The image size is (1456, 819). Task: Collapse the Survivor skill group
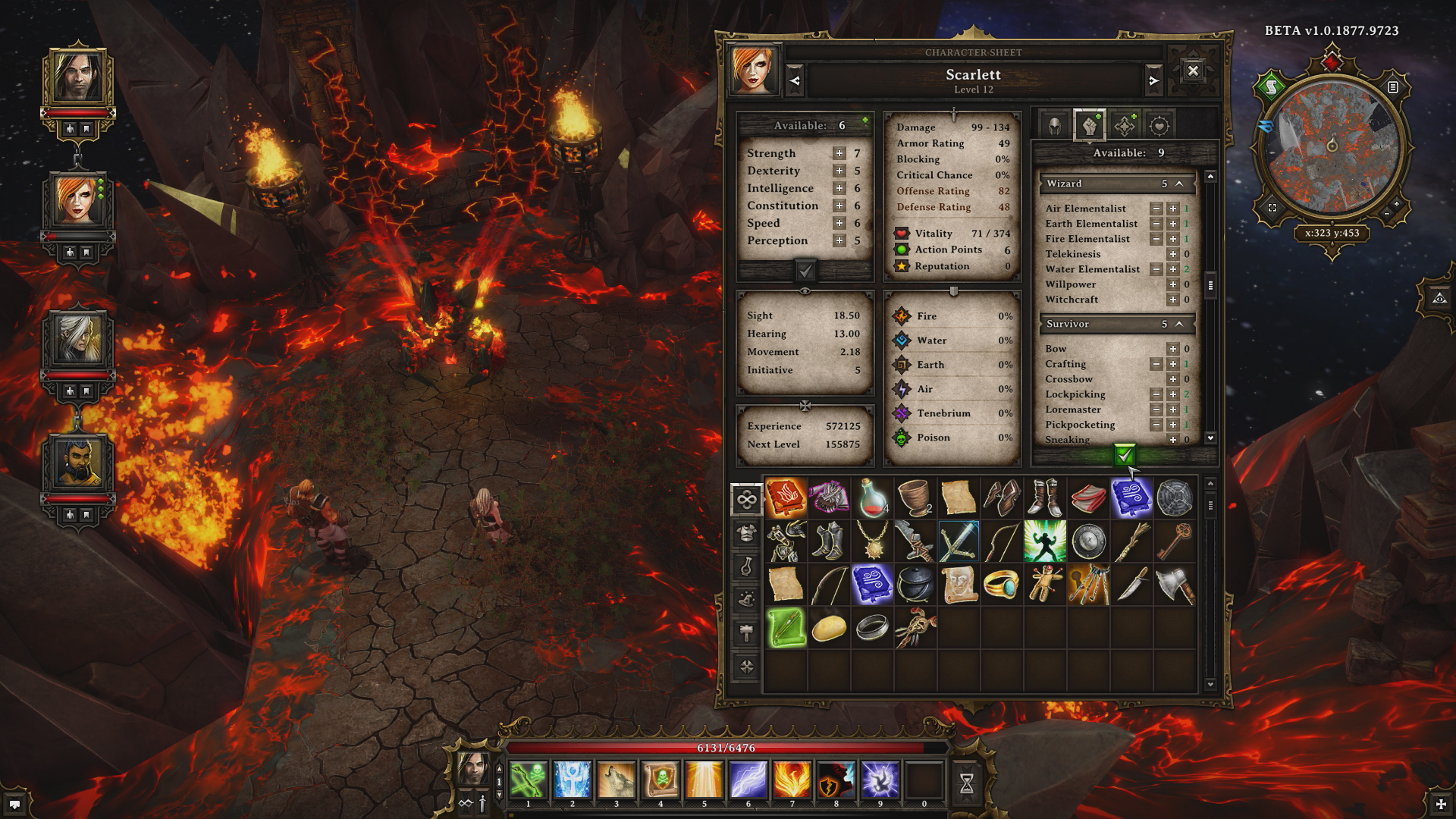1180,324
